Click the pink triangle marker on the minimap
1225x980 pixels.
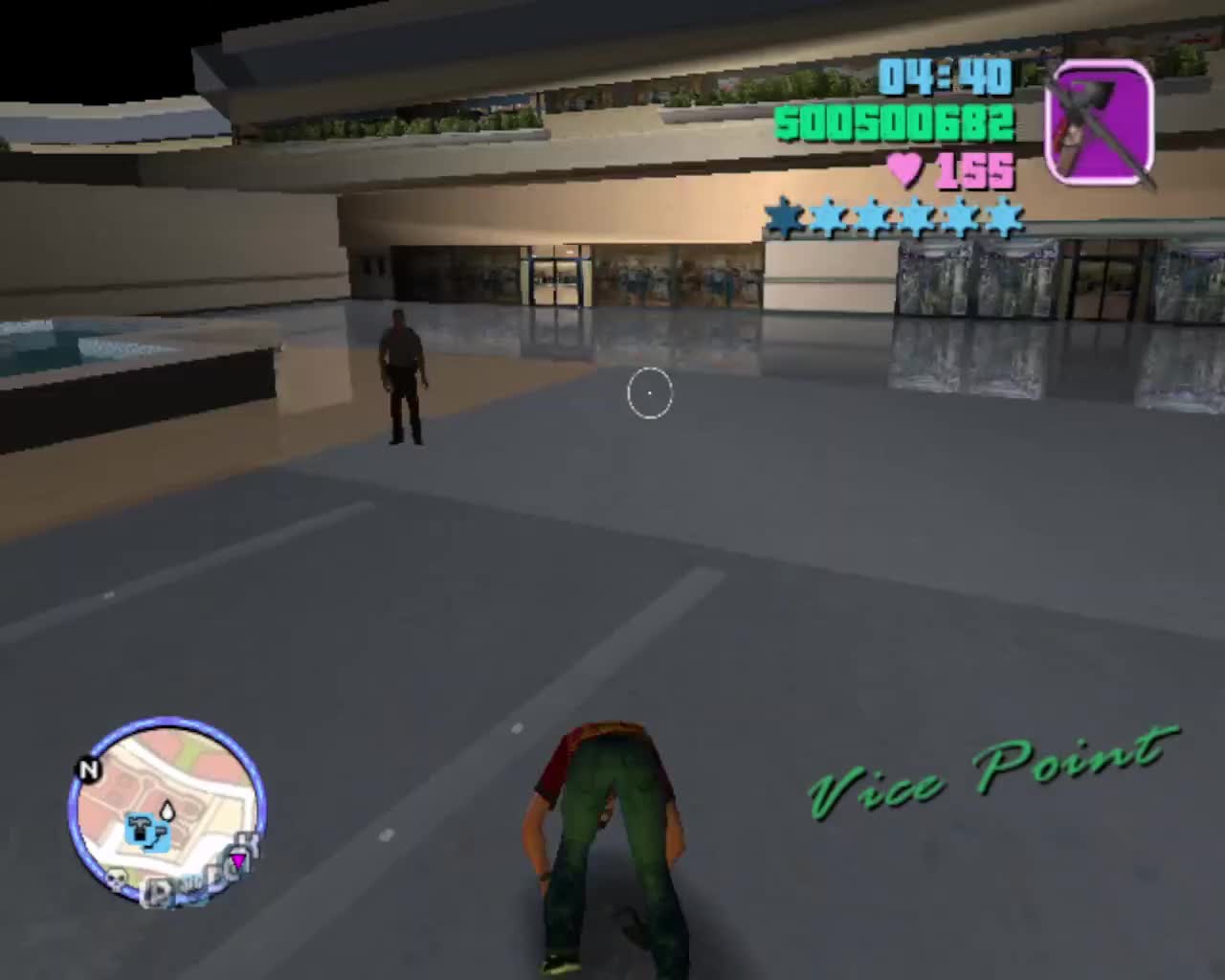[x=238, y=859]
